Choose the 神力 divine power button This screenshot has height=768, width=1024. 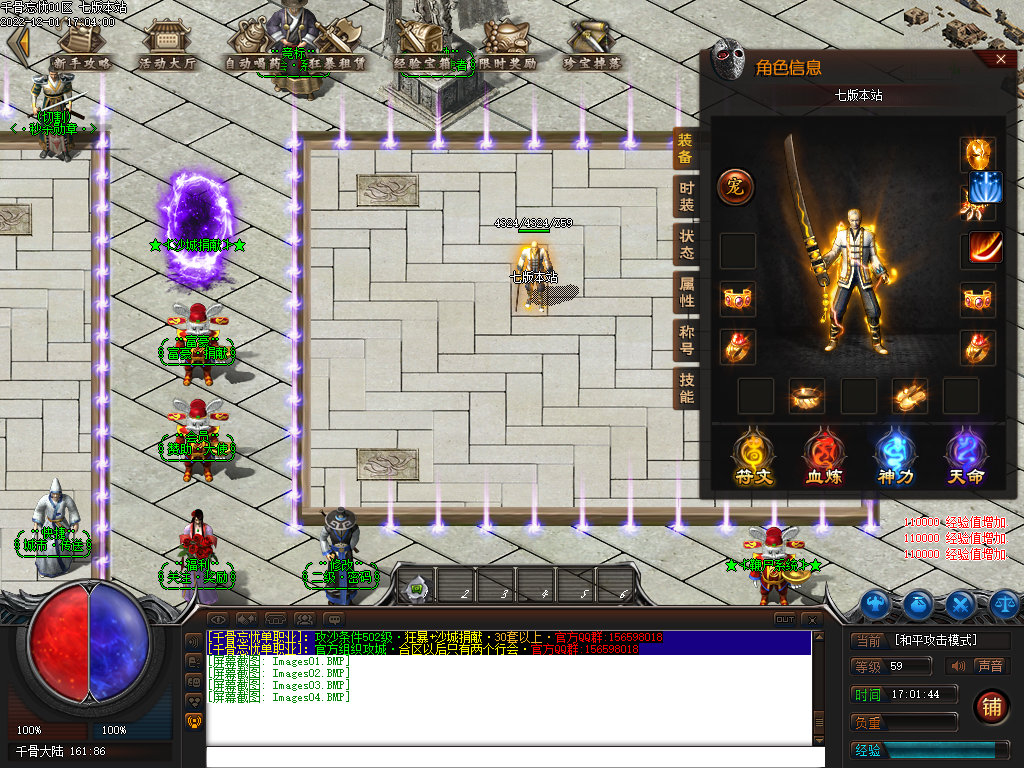pyautogui.click(x=894, y=459)
